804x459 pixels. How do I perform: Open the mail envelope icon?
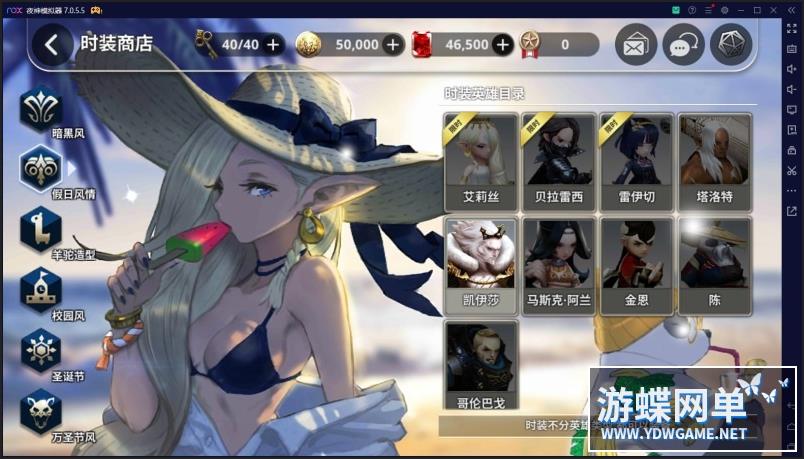coord(635,45)
